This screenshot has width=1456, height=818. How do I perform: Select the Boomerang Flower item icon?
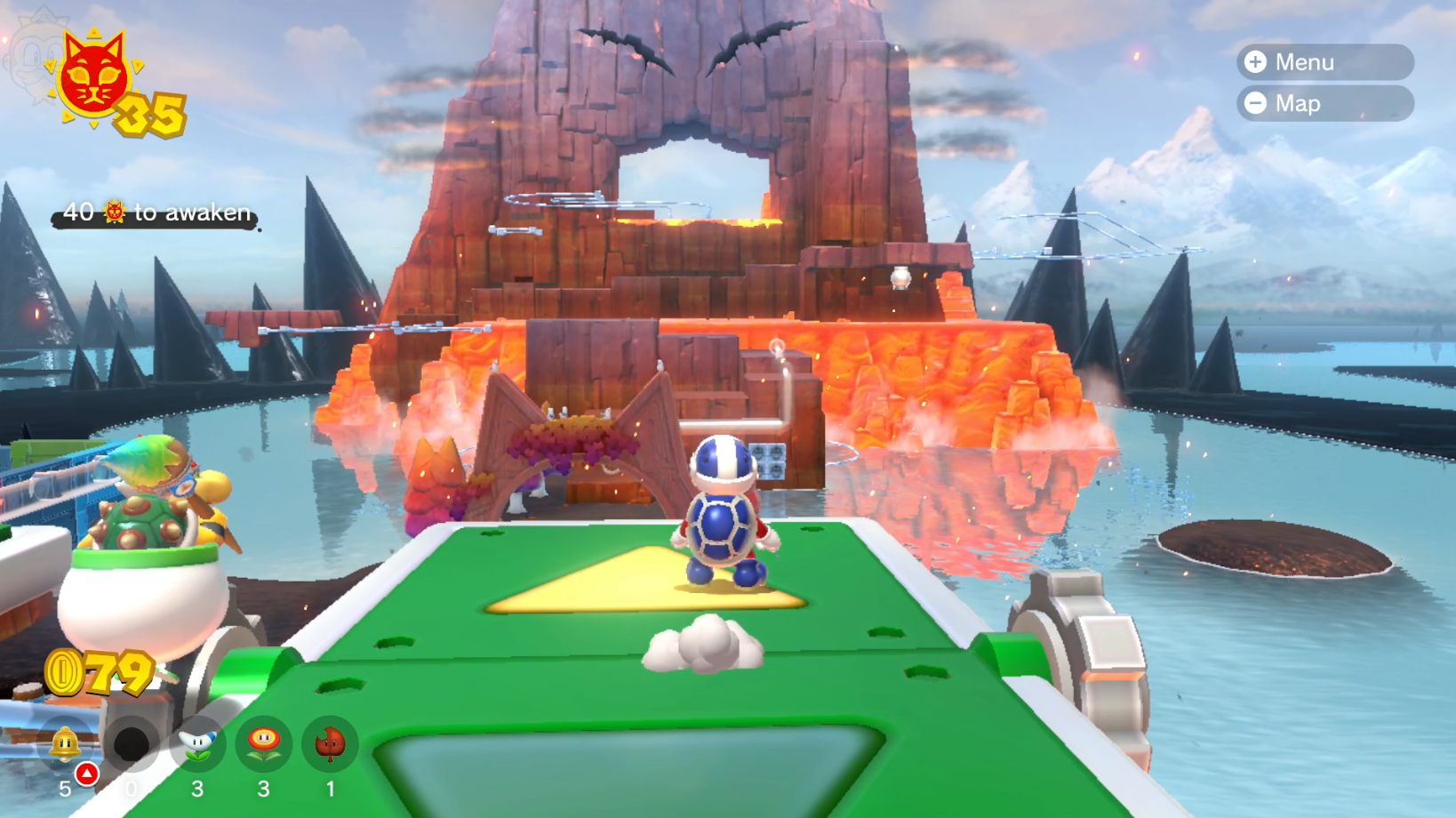point(197,745)
